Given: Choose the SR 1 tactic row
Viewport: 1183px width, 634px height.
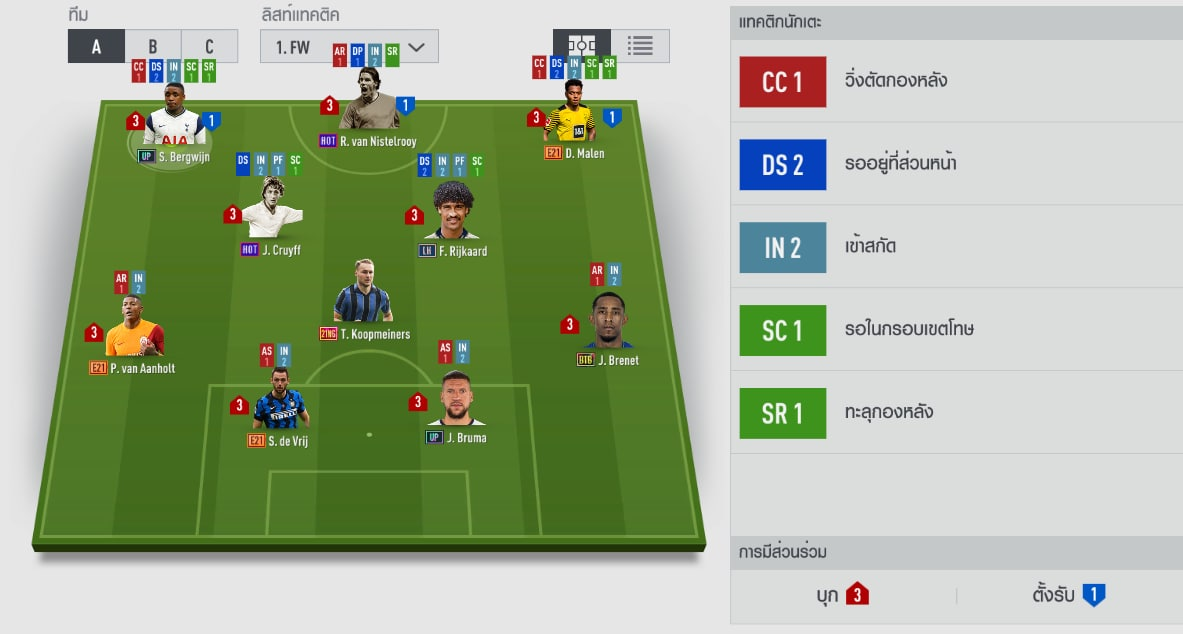Looking at the screenshot, I should click(x=956, y=414).
